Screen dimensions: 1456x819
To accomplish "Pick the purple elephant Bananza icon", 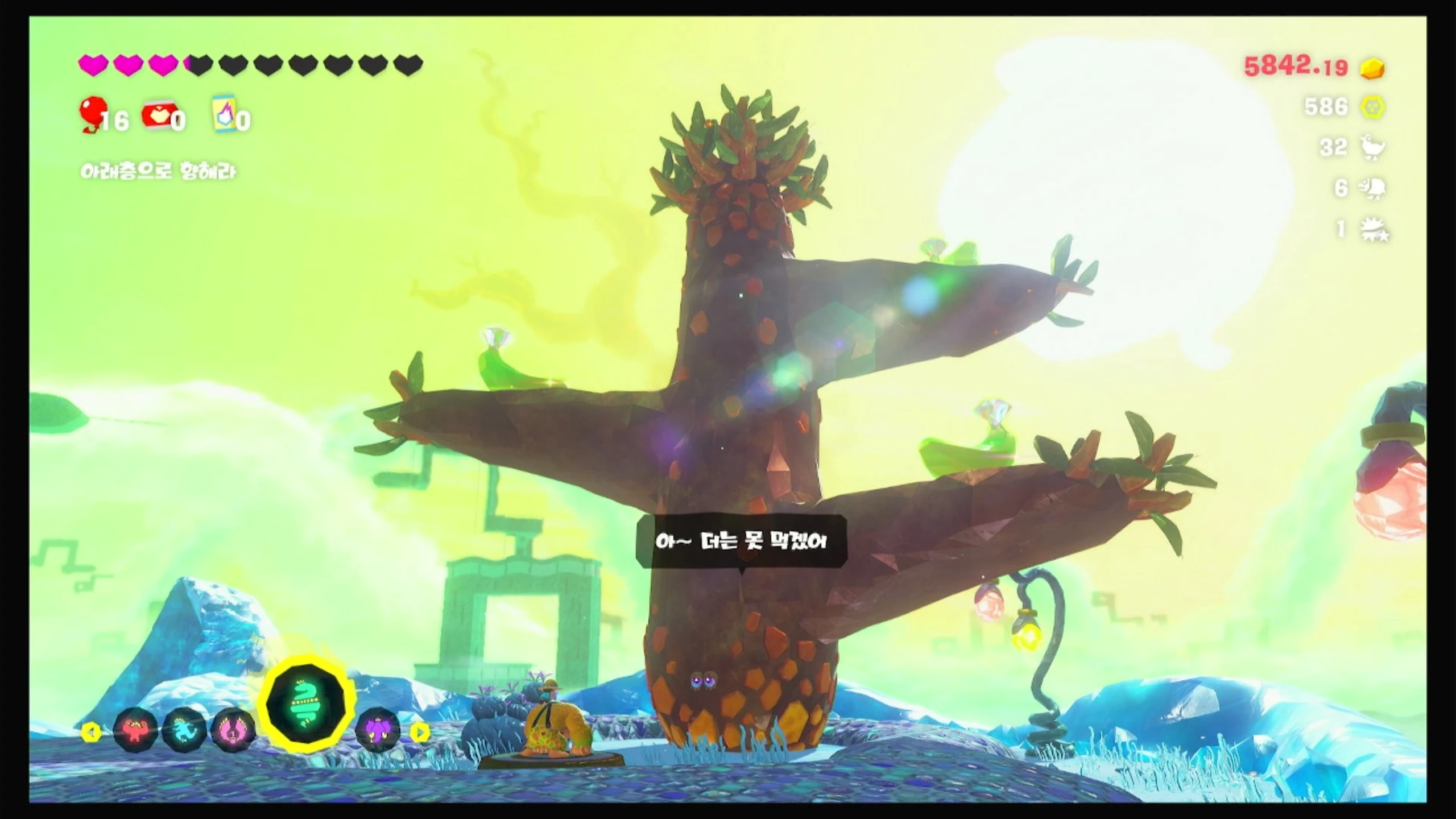I will (378, 730).
